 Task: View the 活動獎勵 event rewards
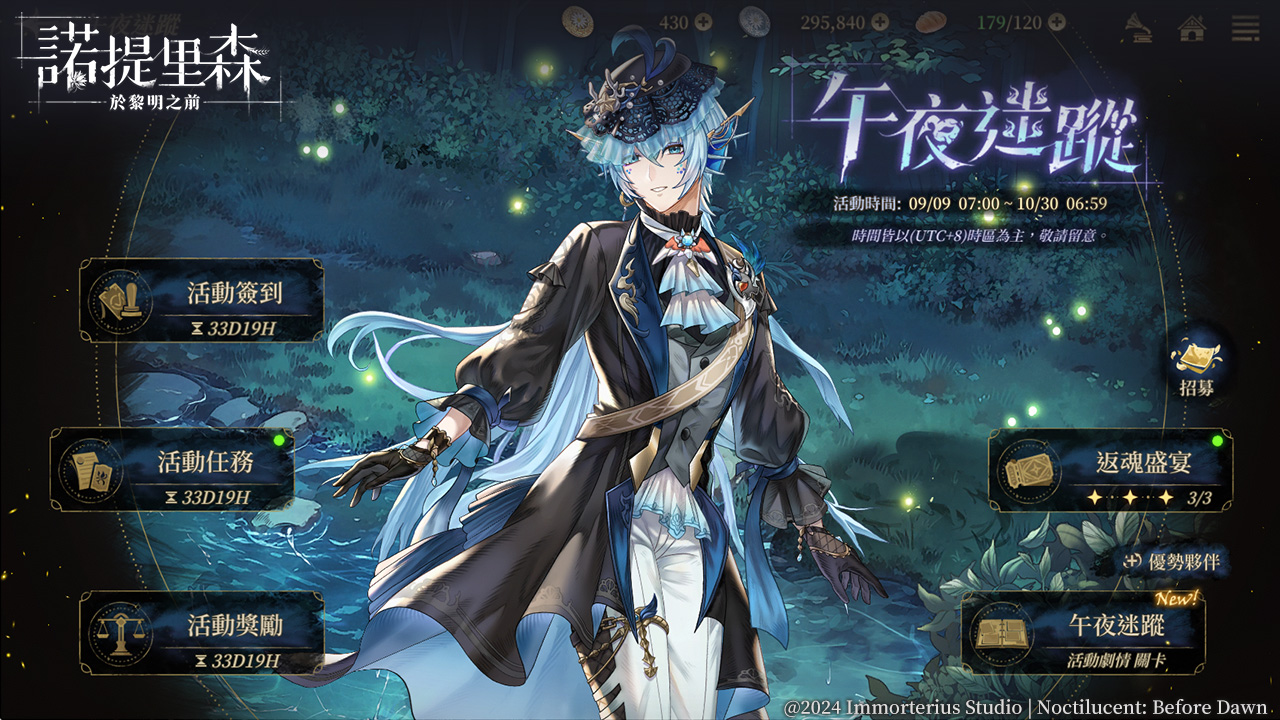[x=202, y=632]
